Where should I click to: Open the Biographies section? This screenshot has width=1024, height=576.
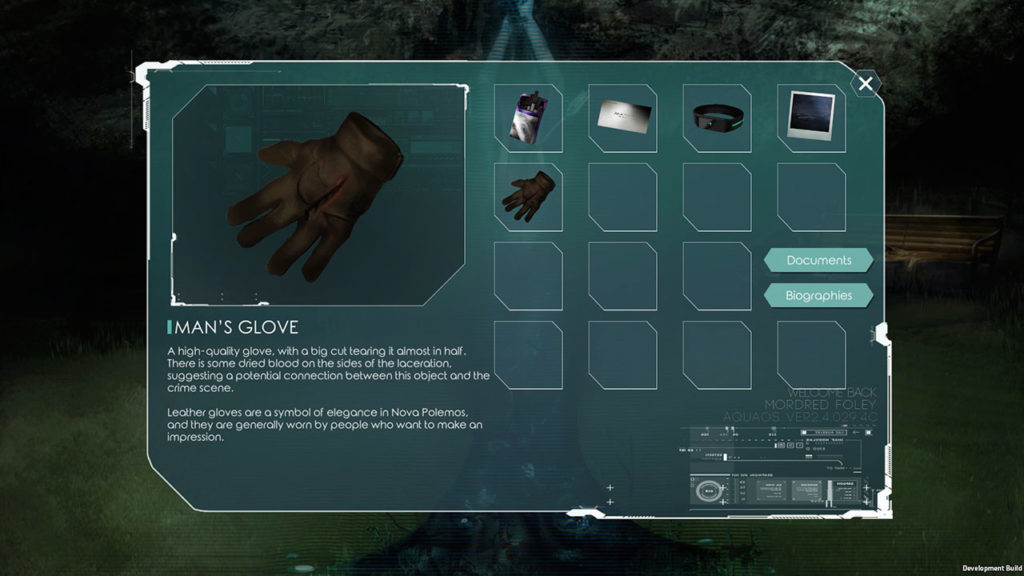click(818, 295)
